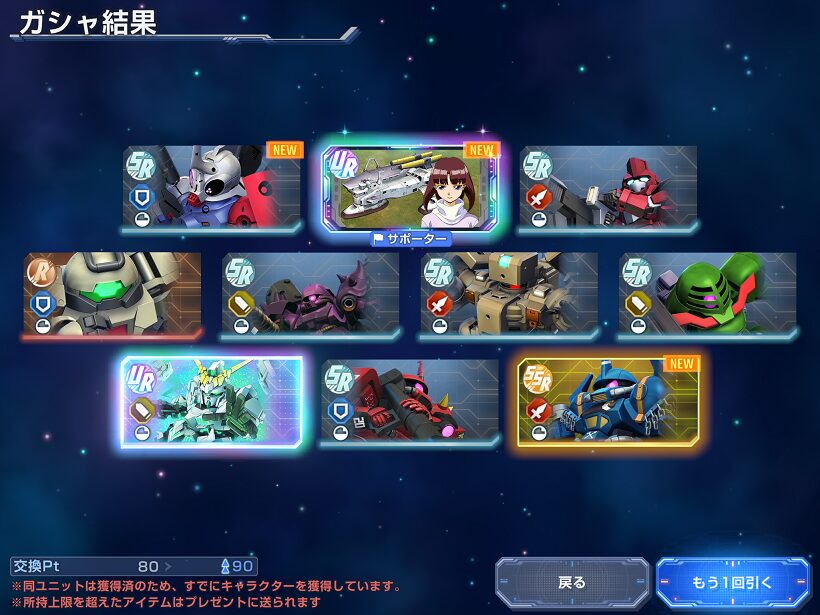Screen dimensions: 820x615
Task: Pull again with もう1回引く button
Action: tap(732, 582)
